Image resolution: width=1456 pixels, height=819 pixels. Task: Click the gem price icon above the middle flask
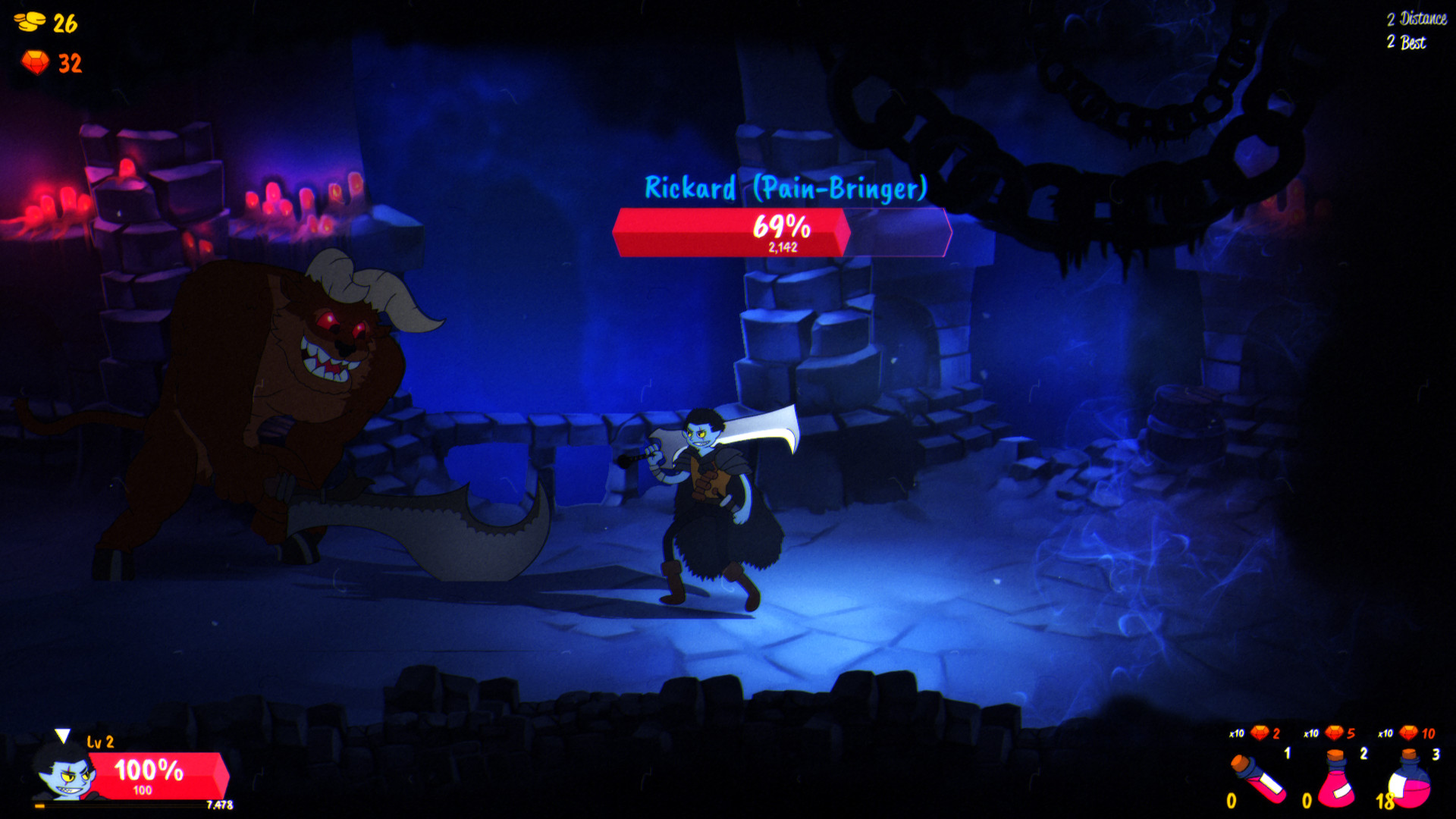click(1332, 732)
